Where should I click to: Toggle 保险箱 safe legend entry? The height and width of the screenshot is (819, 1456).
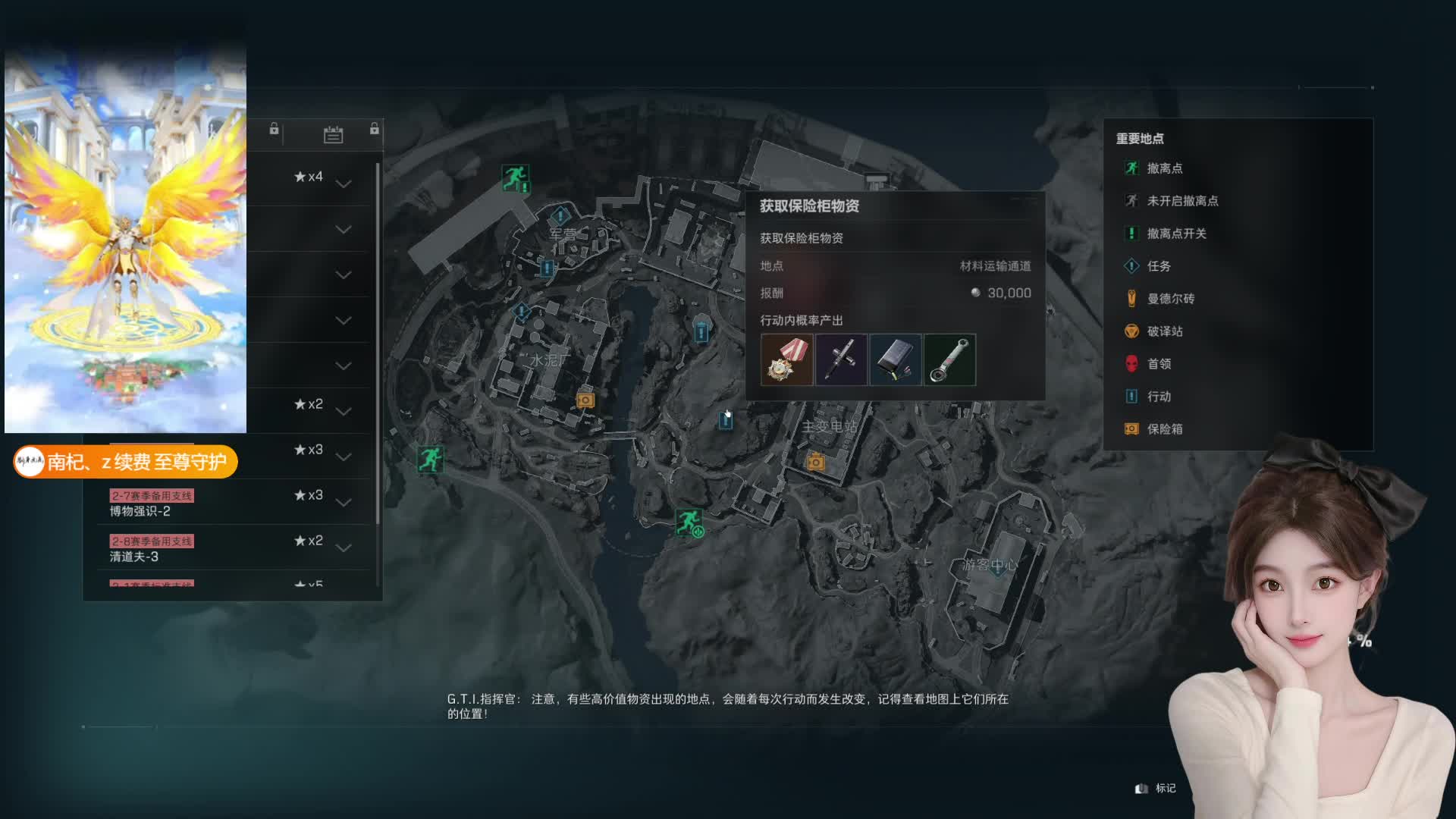coord(1164,429)
